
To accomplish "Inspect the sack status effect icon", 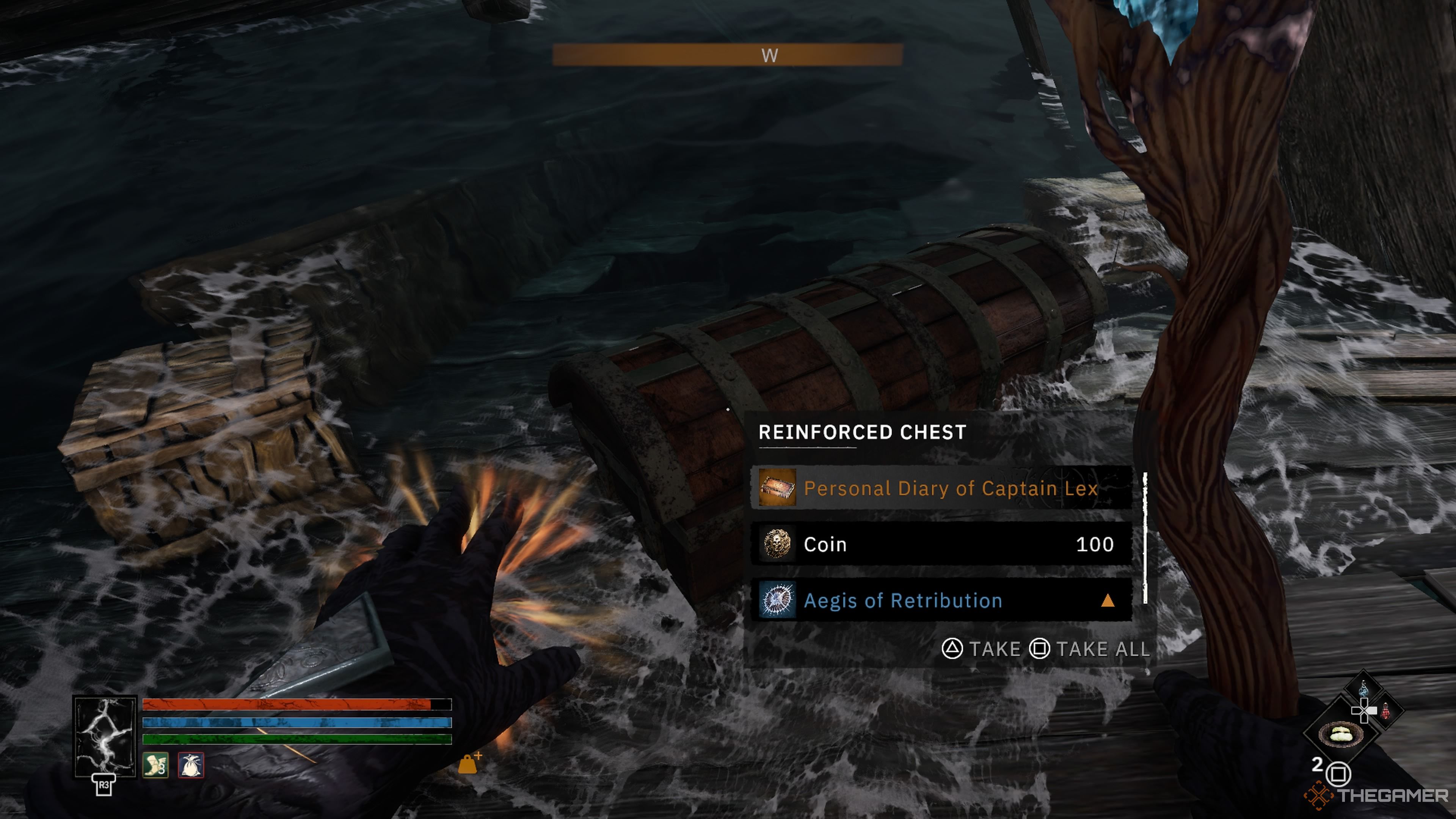I will [191, 766].
